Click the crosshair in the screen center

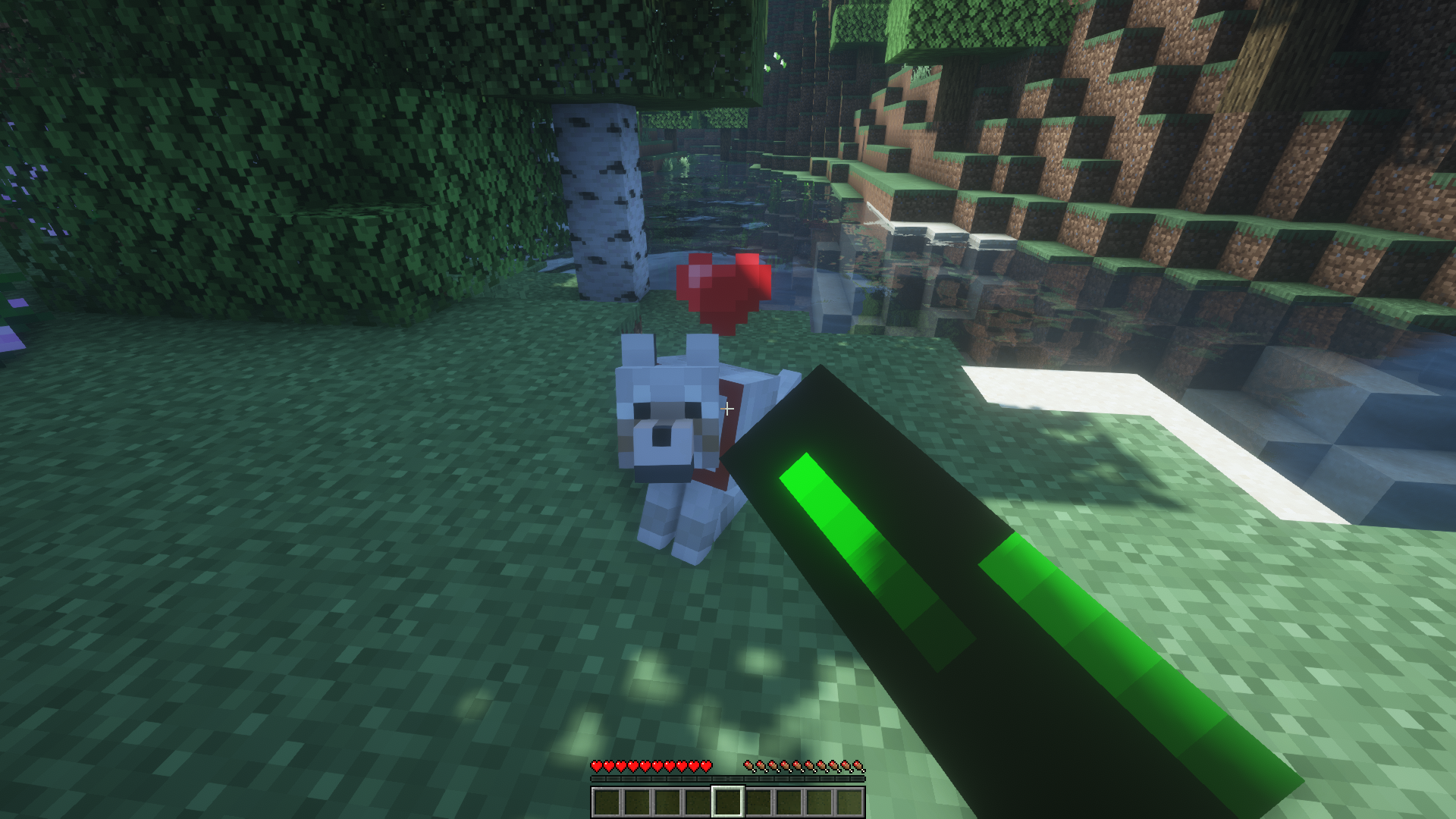click(x=728, y=409)
